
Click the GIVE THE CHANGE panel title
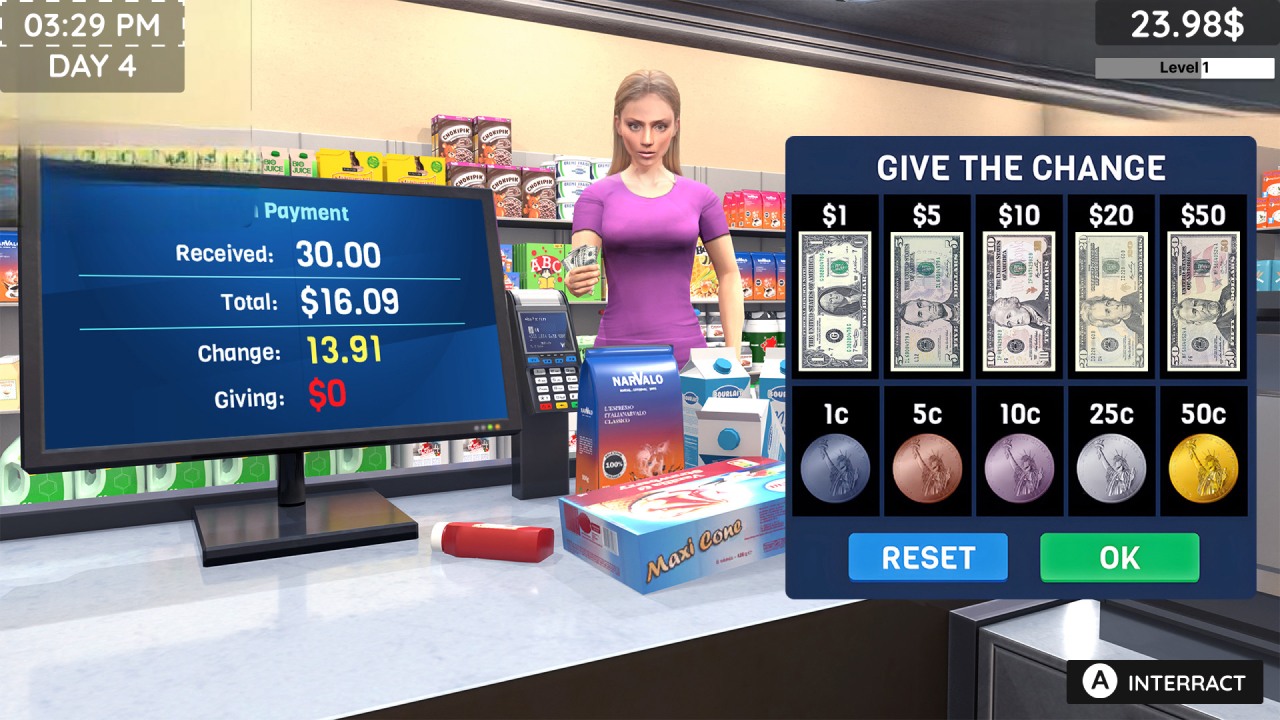click(1022, 167)
